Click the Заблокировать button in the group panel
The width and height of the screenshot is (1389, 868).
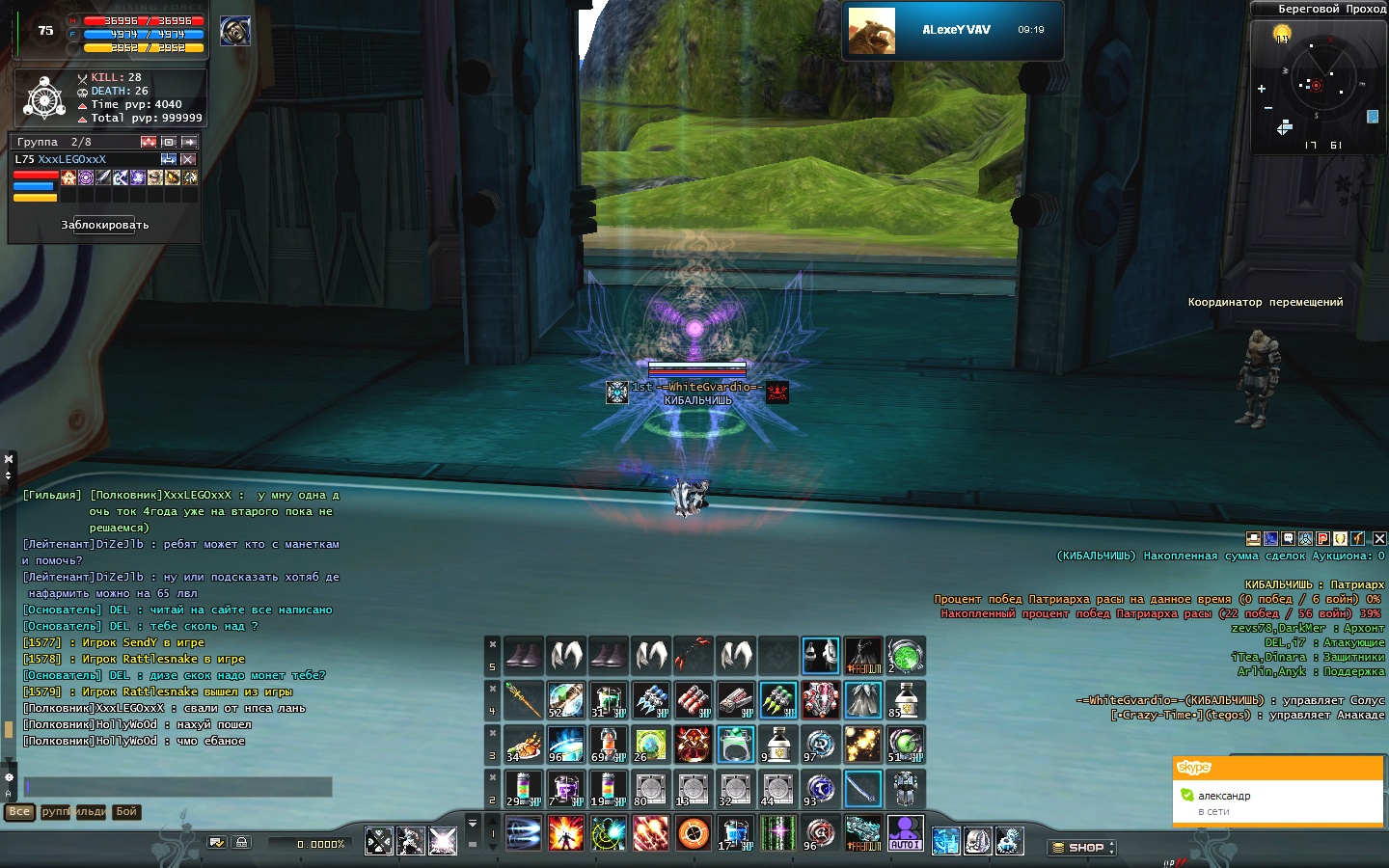point(104,225)
